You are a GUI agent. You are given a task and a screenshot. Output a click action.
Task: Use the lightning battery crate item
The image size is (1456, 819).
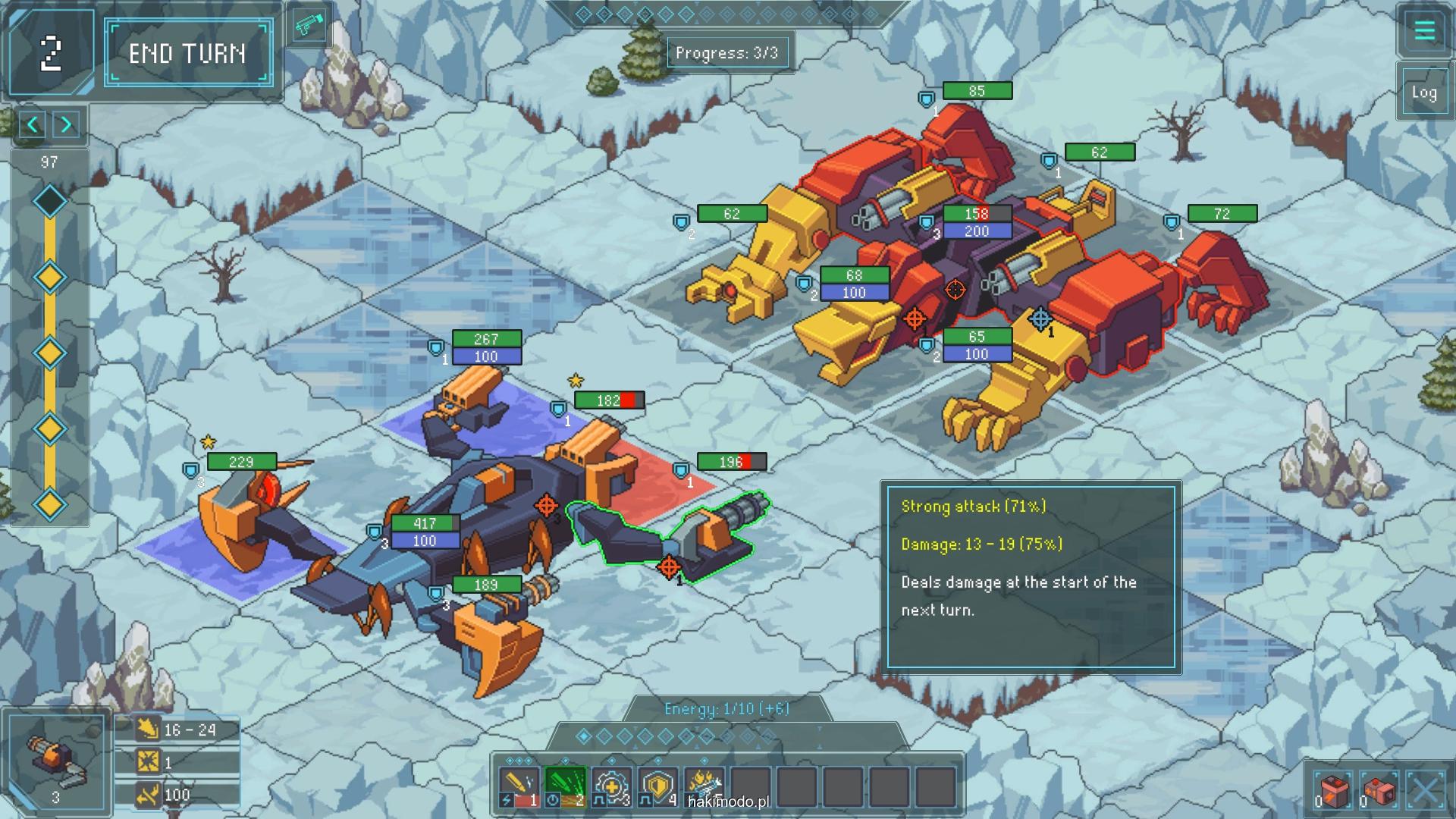1333,791
